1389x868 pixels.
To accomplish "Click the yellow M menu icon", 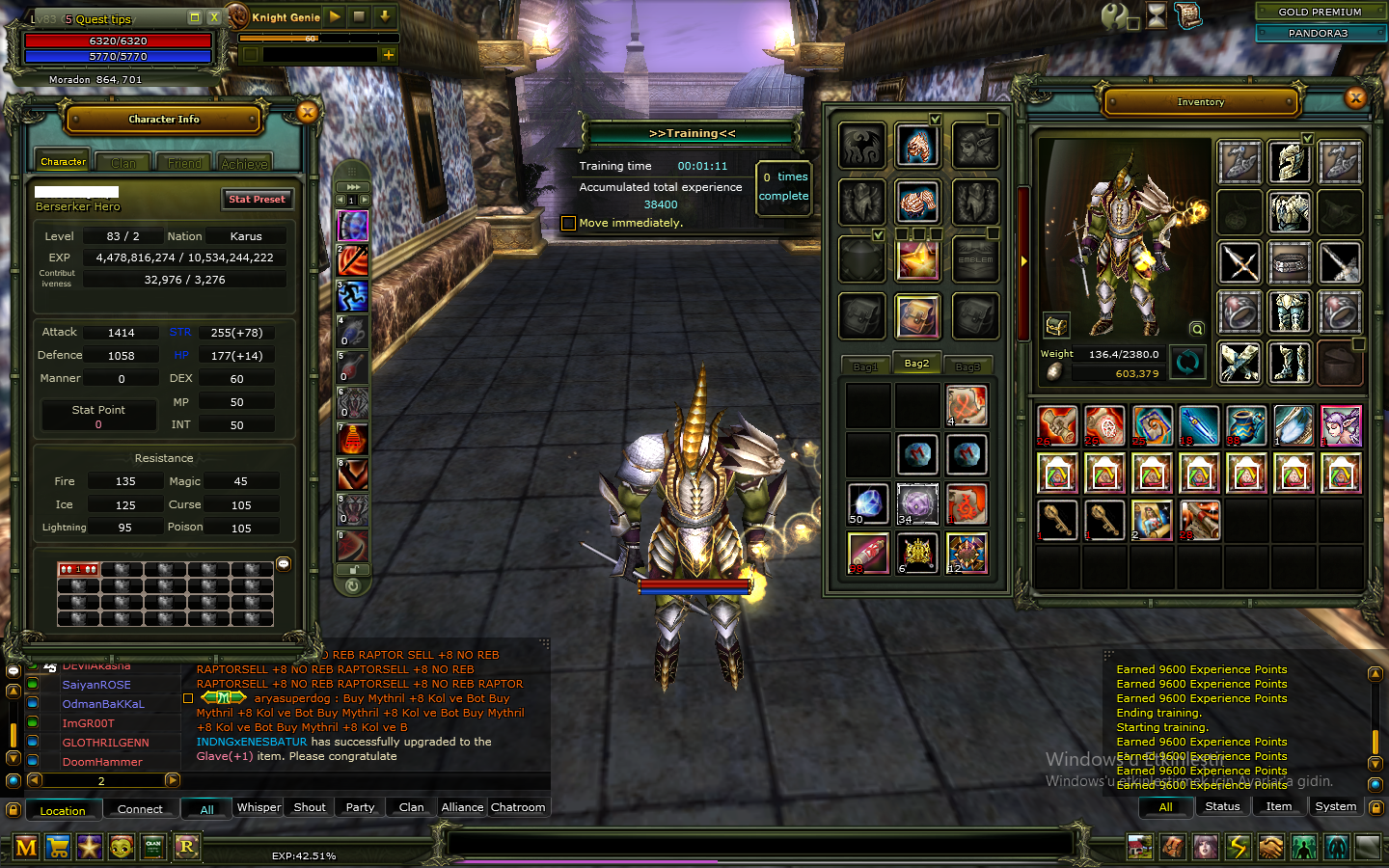I will point(26,848).
